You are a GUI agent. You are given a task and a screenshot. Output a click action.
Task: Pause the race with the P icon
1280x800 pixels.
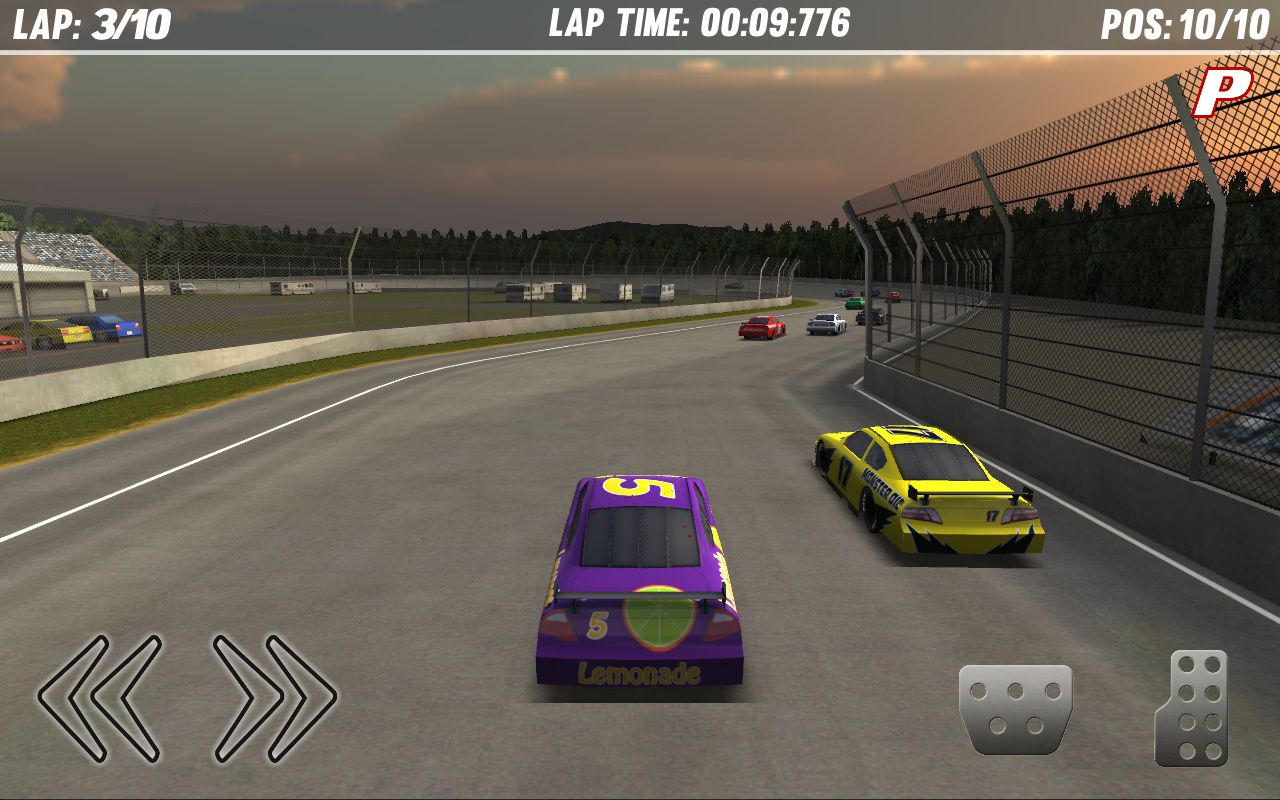point(1221,92)
